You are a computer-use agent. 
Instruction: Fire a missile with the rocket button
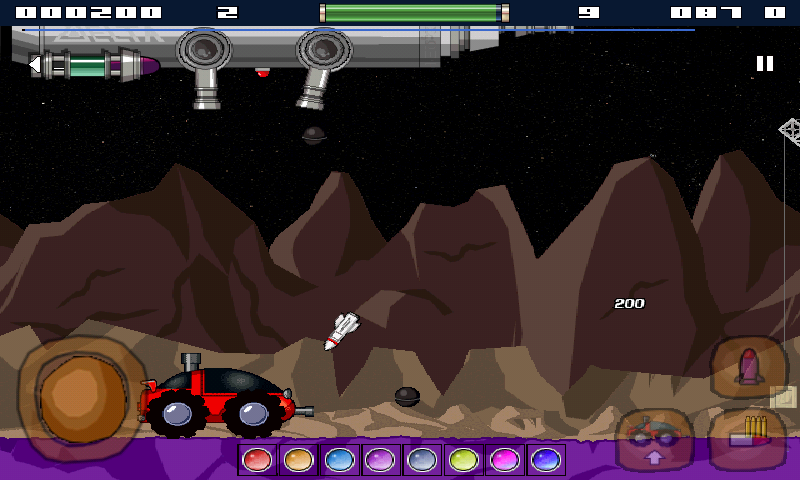point(748,367)
